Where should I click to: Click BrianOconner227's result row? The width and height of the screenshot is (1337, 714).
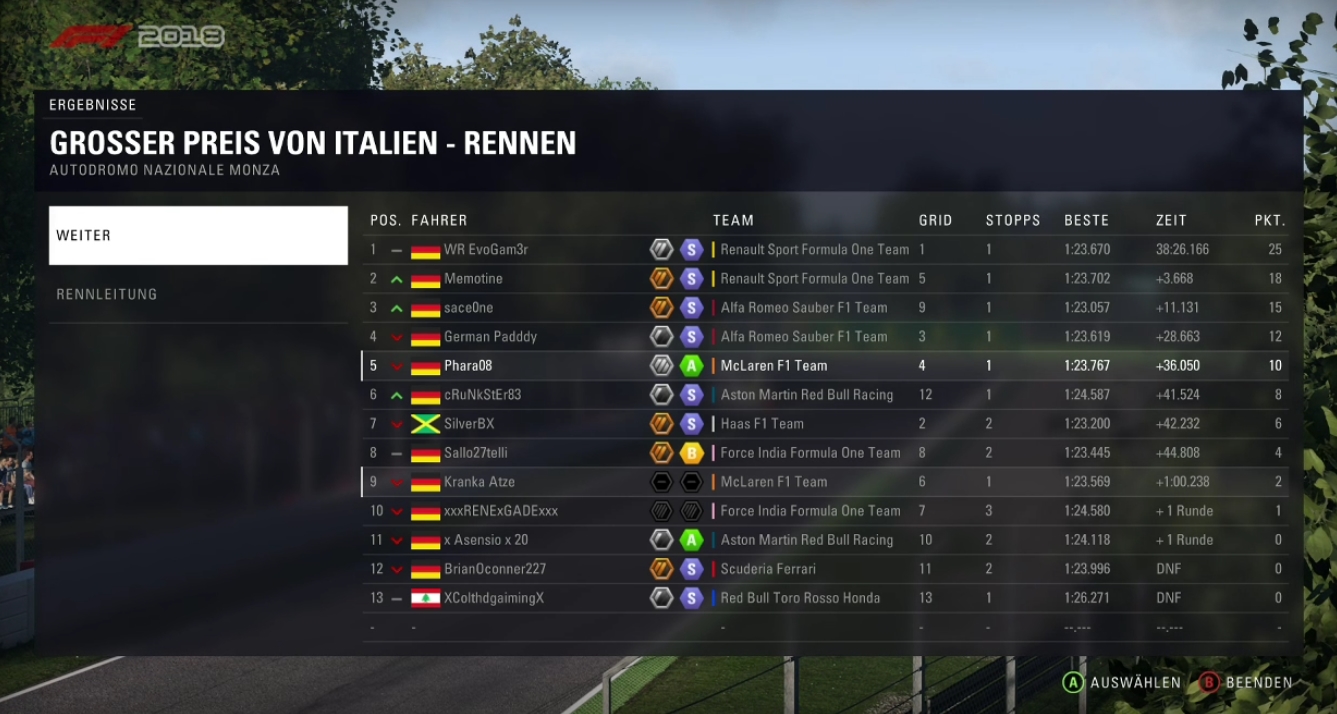825,569
